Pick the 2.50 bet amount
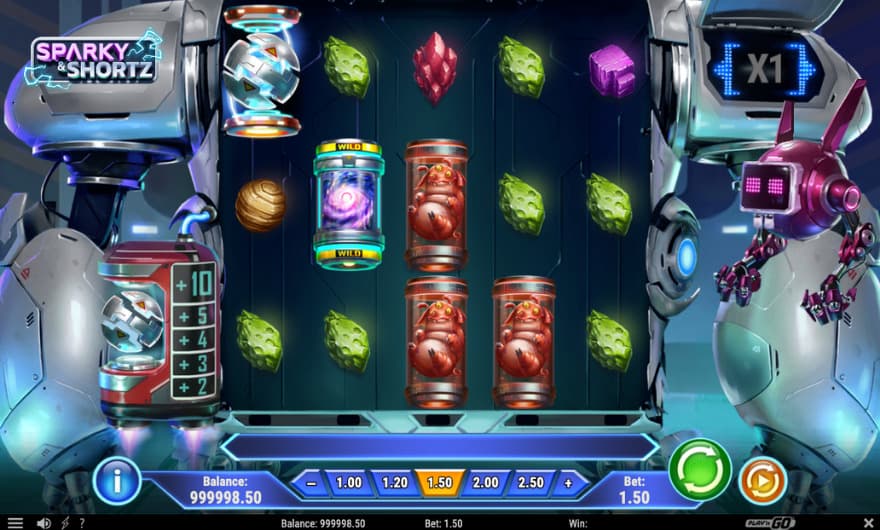This screenshot has width=880, height=530. pos(530,483)
